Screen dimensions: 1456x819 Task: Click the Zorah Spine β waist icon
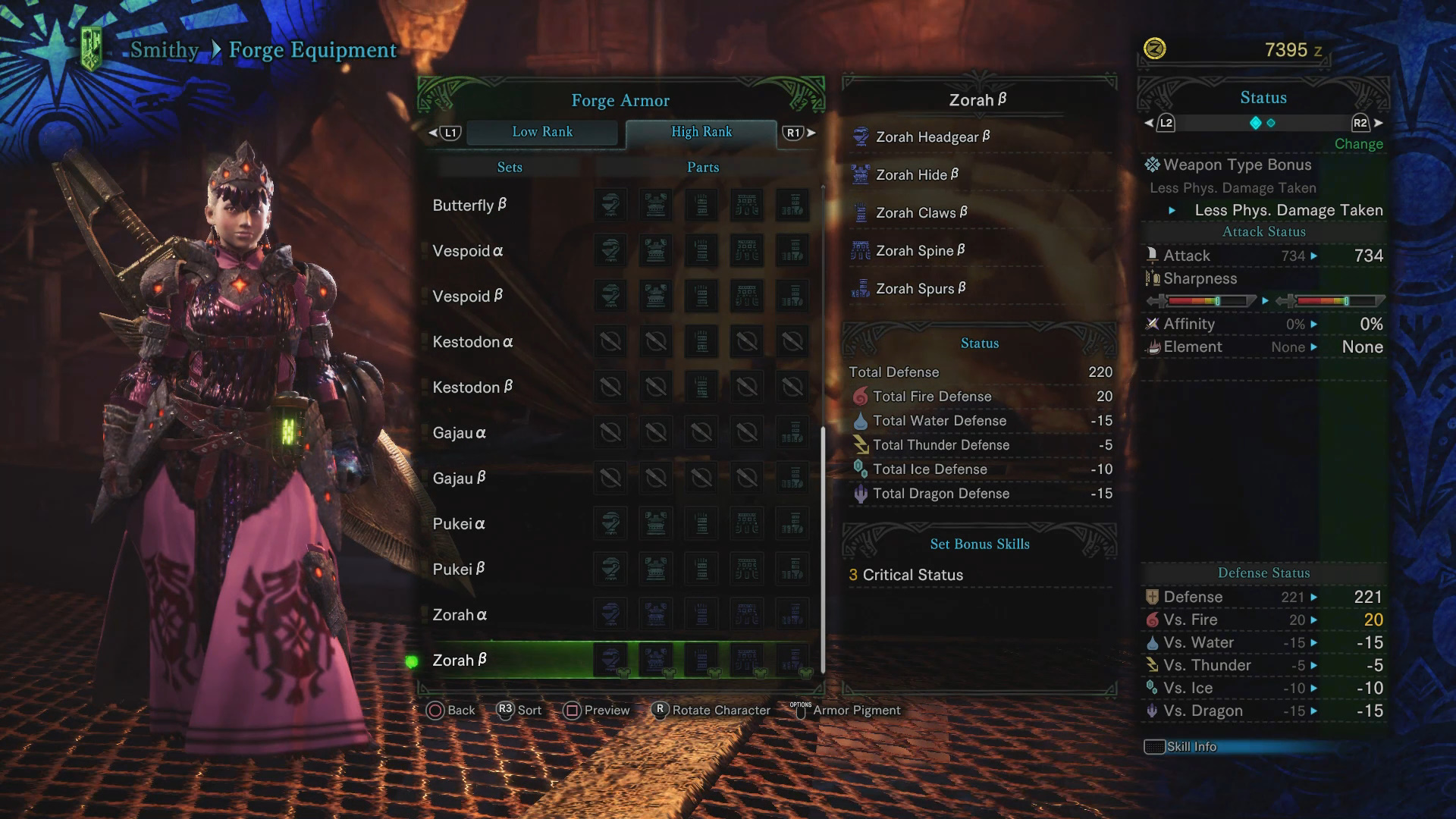pyautogui.click(x=861, y=250)
